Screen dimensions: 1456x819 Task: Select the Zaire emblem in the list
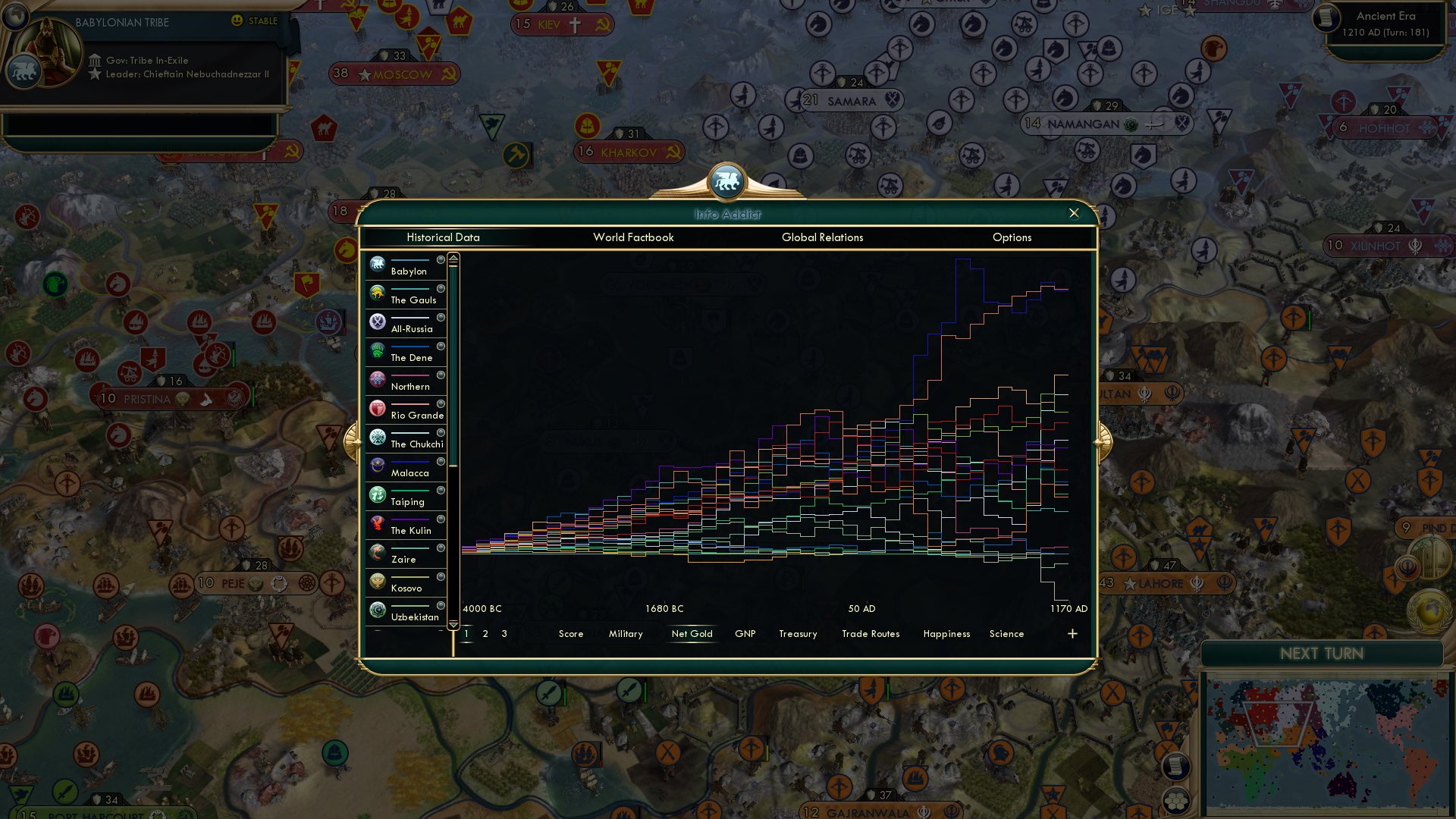377,552
